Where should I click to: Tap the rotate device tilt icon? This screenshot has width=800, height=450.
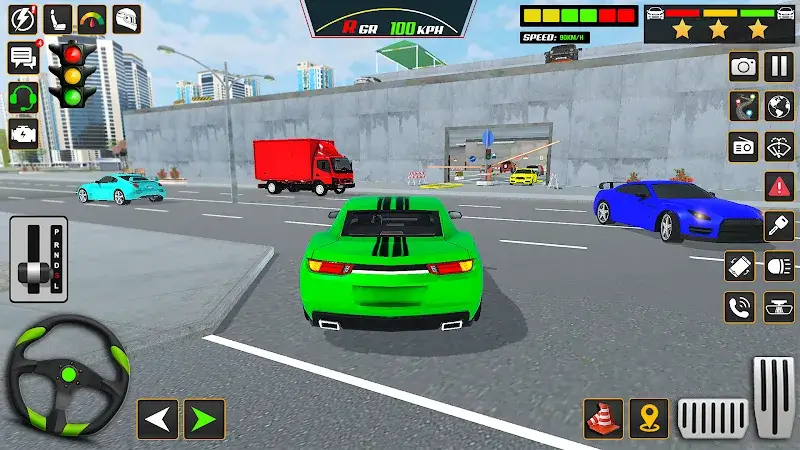point(741,266)
